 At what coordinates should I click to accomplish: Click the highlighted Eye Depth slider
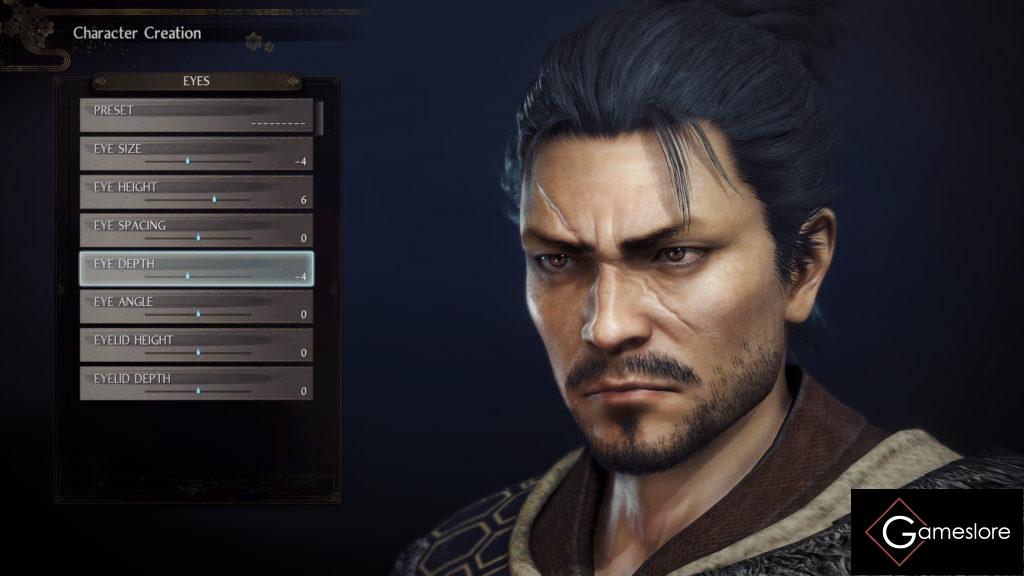click(x=187, y=275)
